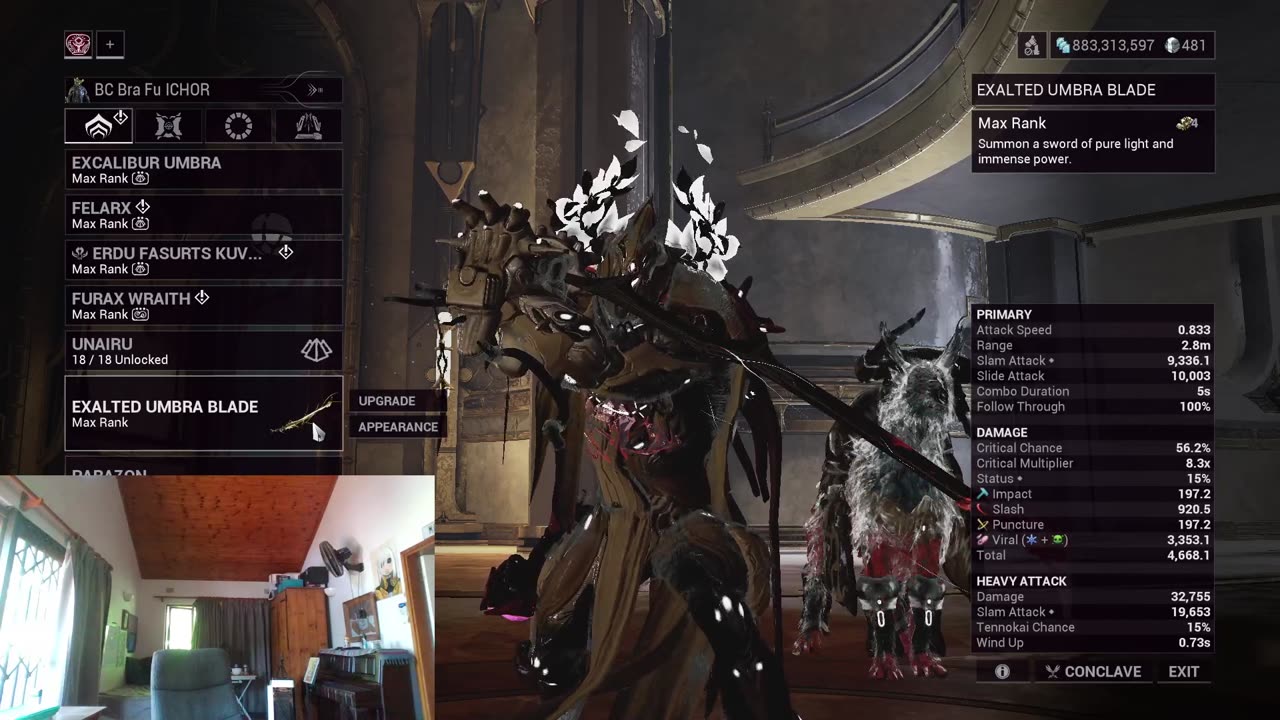
Task: Select the Furax Wraith melee slot
Action: 203,305
